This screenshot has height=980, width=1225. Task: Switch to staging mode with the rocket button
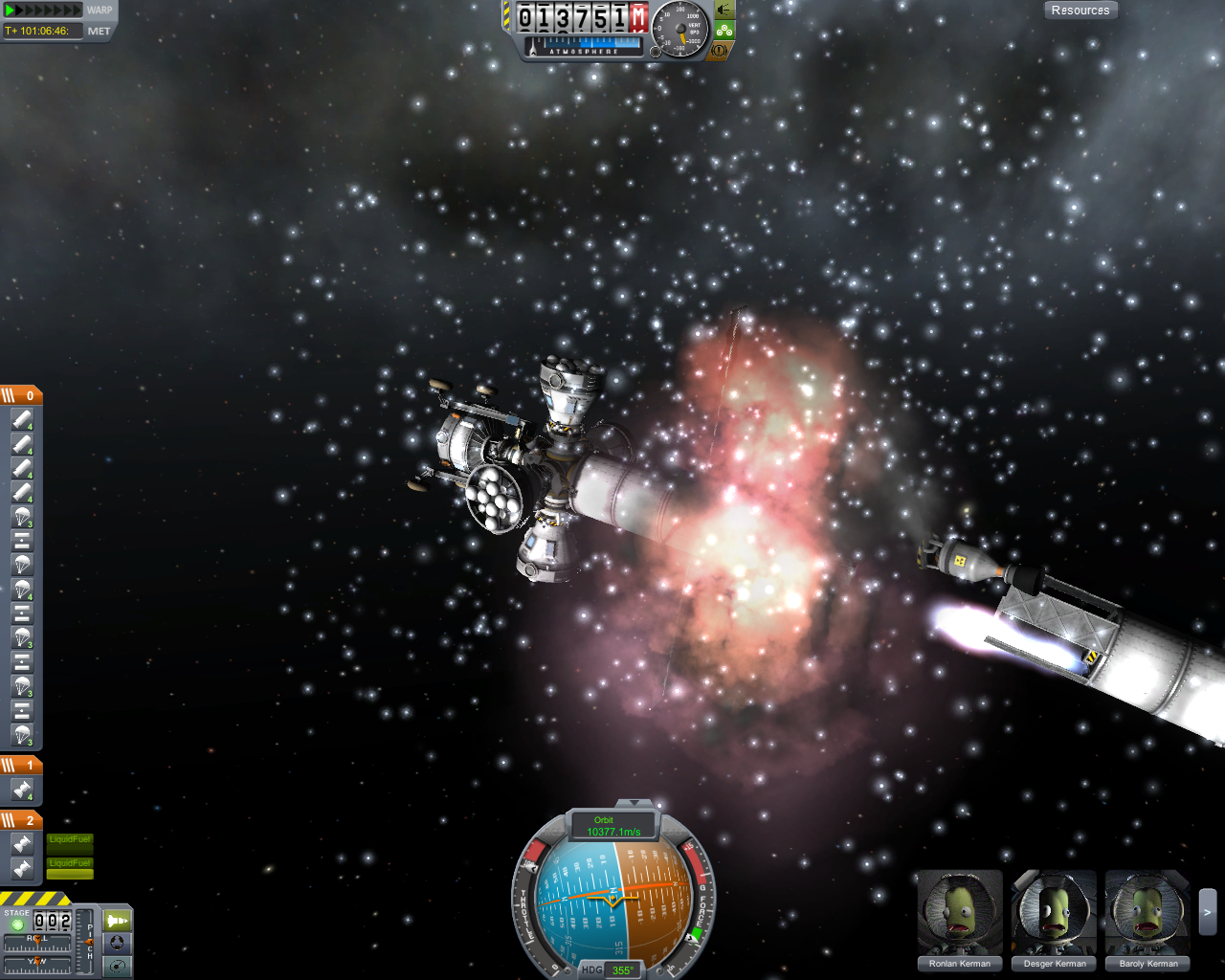117,921
